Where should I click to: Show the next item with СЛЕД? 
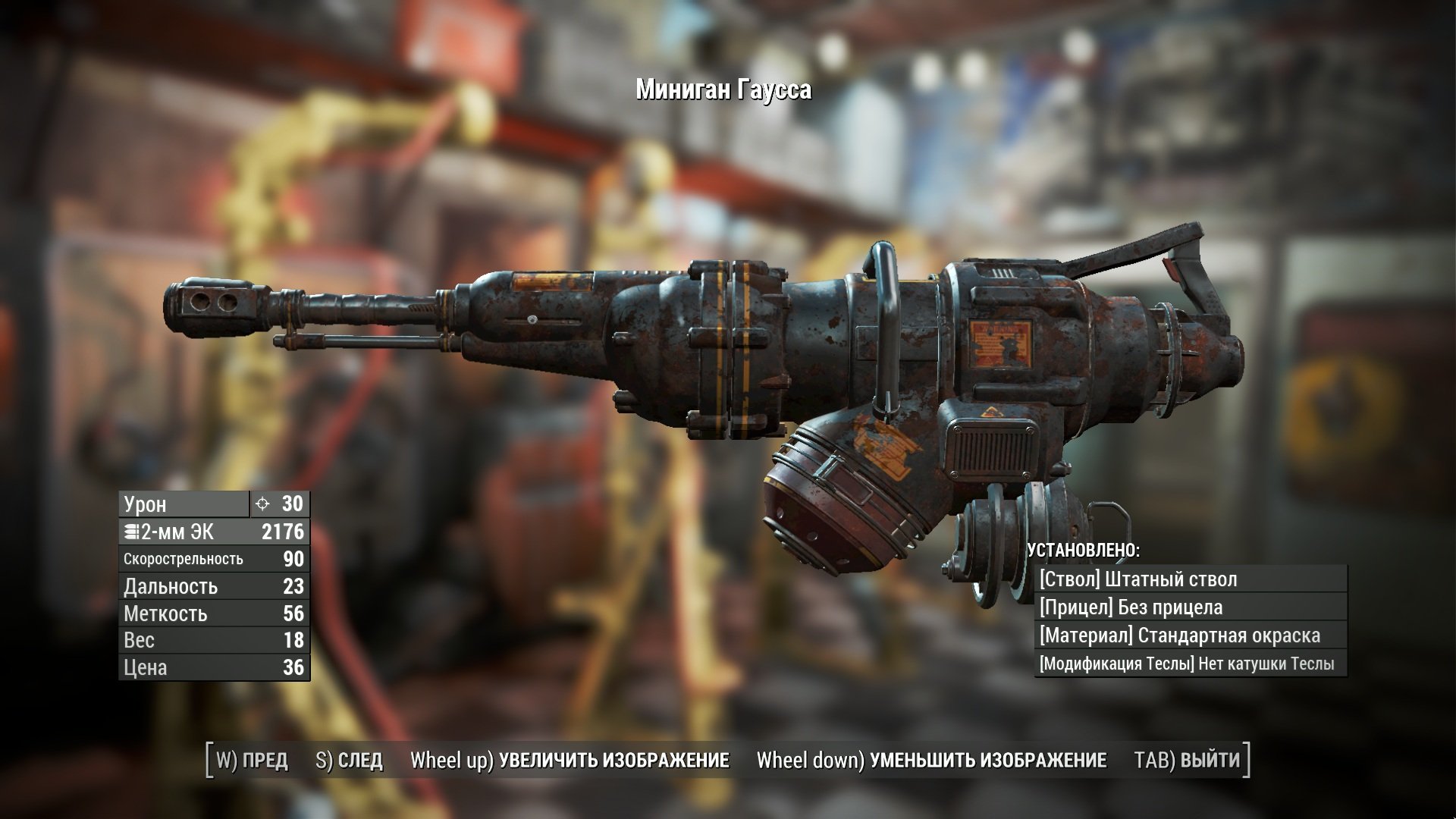coord(349,761)
